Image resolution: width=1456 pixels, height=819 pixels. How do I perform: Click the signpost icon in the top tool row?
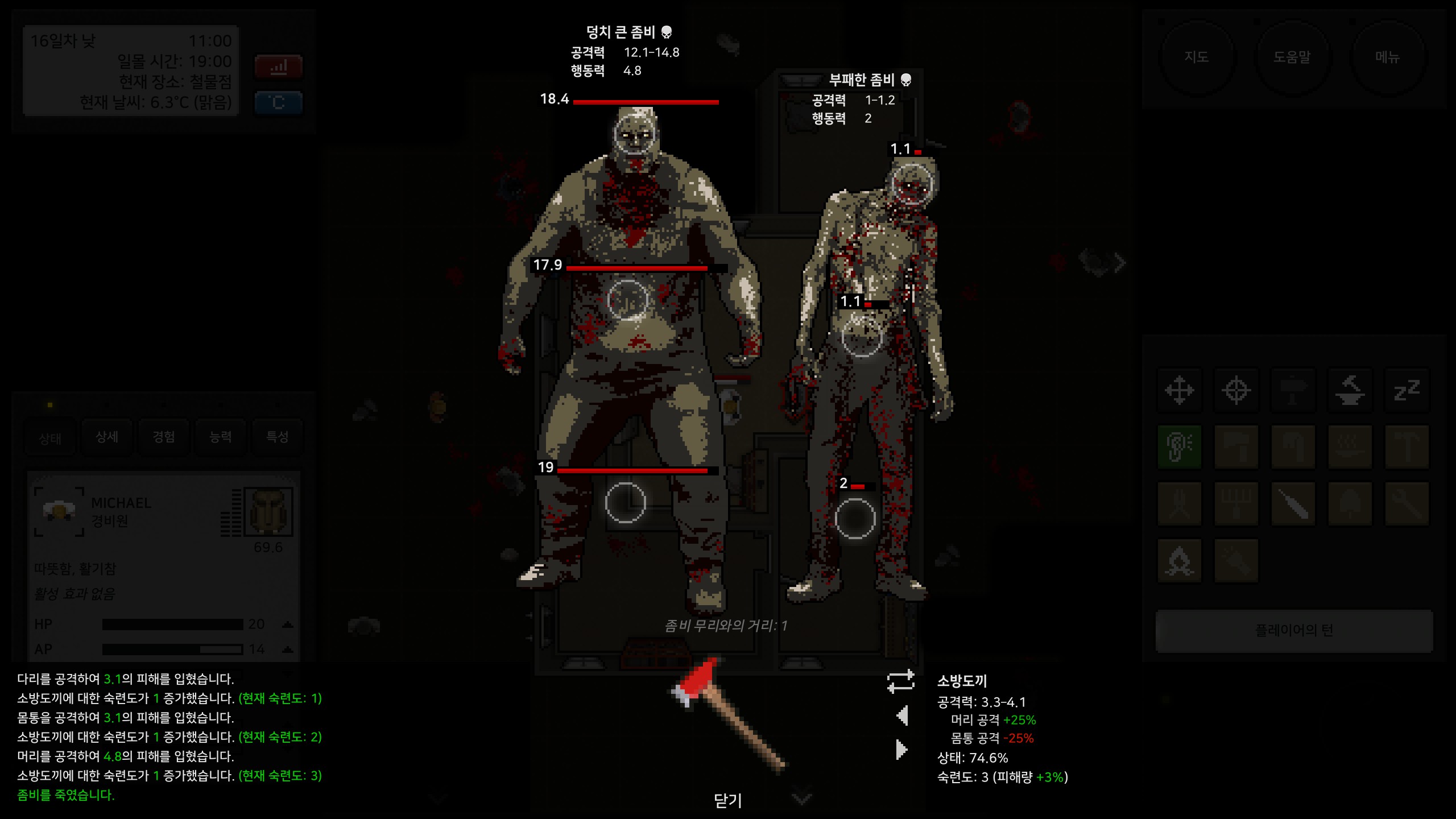click(x=1294, y=391)
